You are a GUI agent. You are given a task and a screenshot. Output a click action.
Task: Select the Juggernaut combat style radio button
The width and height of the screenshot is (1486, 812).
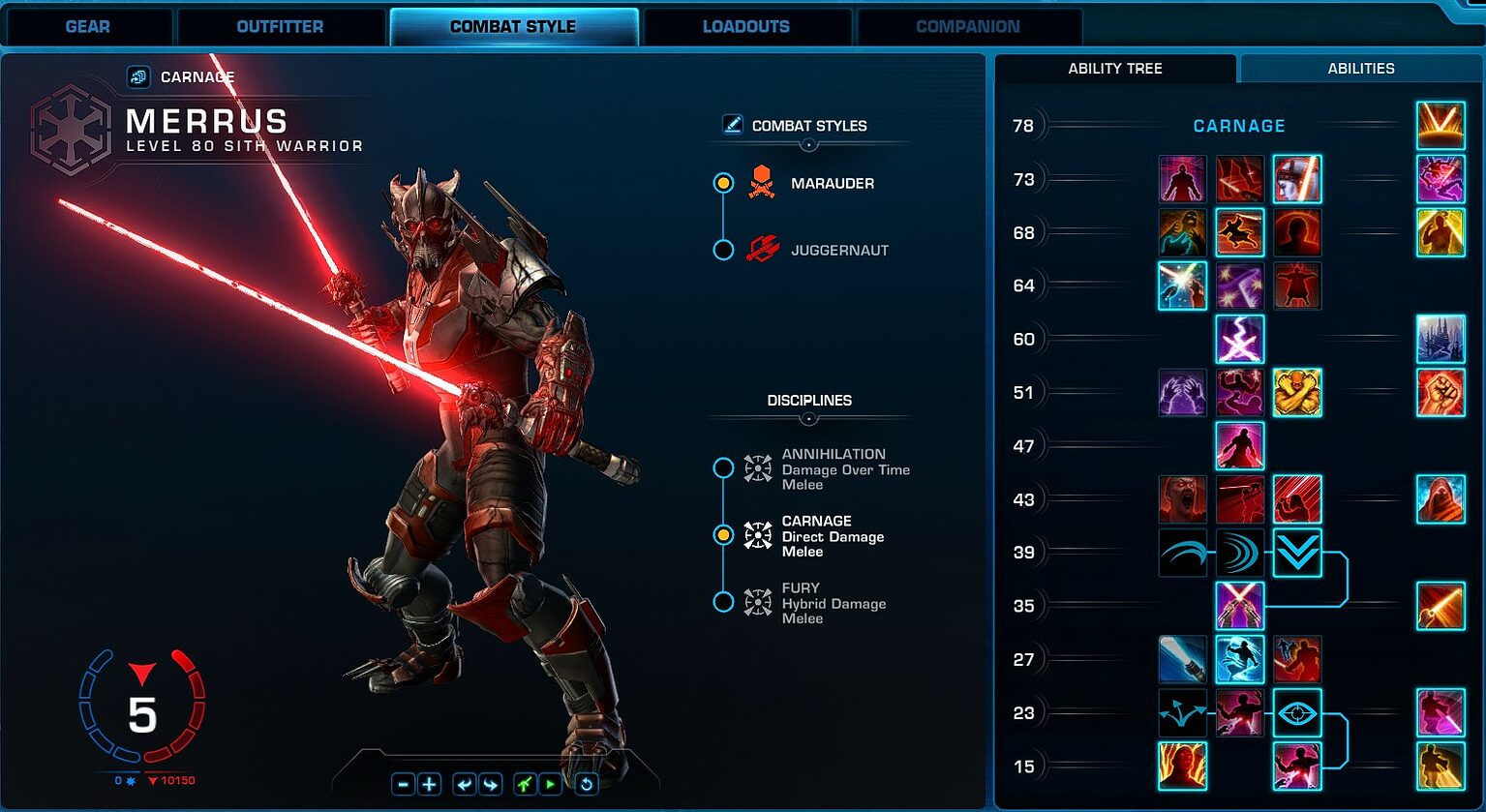(723, 249)
